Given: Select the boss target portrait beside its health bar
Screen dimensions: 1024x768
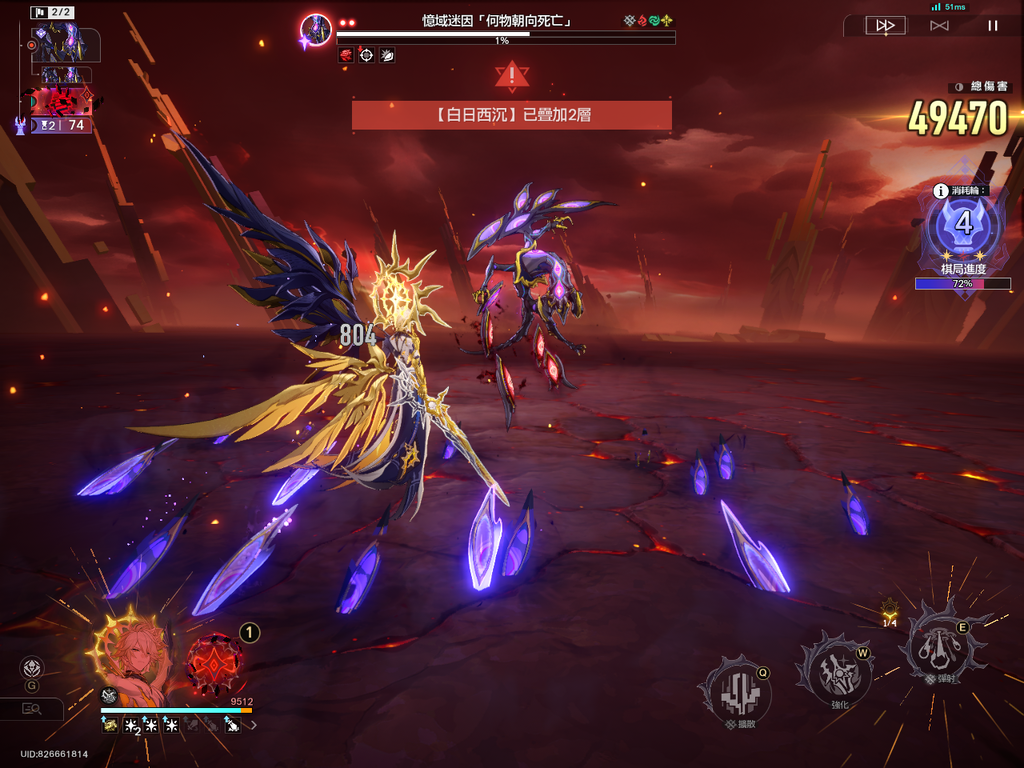Looking at the screenshot, I should point(316,30).
